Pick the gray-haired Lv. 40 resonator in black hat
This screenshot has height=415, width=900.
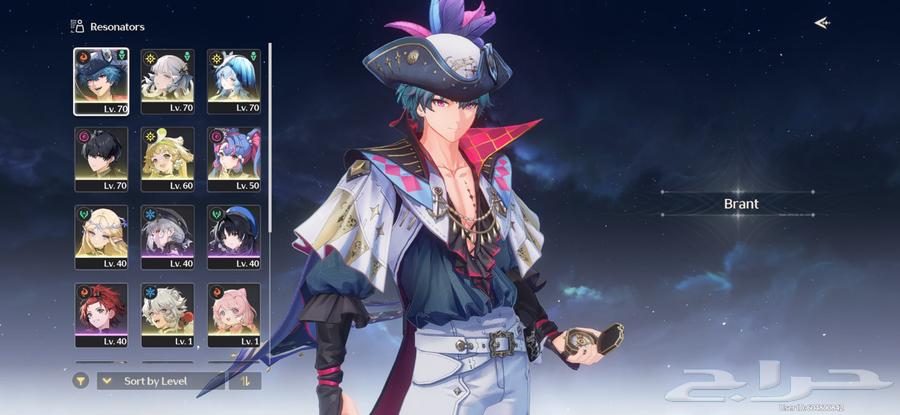point(168,236)
